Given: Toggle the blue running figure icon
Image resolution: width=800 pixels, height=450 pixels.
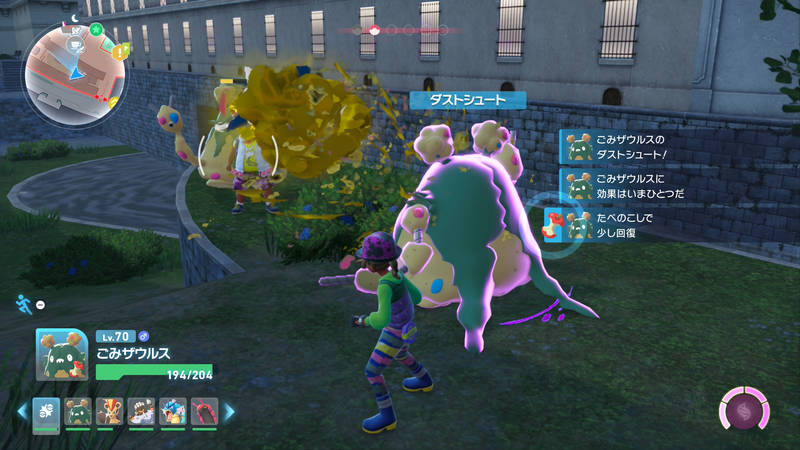Looking at the screenshot, I should [23, 304].
